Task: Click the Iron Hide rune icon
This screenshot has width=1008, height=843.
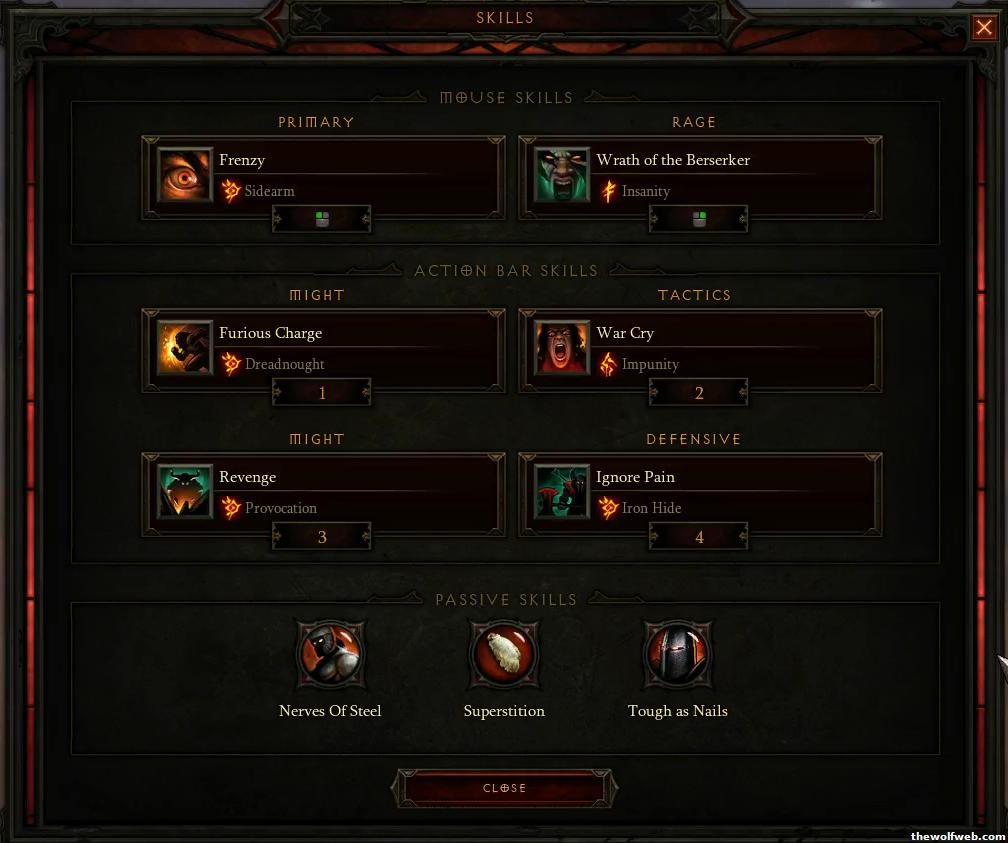Action: point(608,508)
